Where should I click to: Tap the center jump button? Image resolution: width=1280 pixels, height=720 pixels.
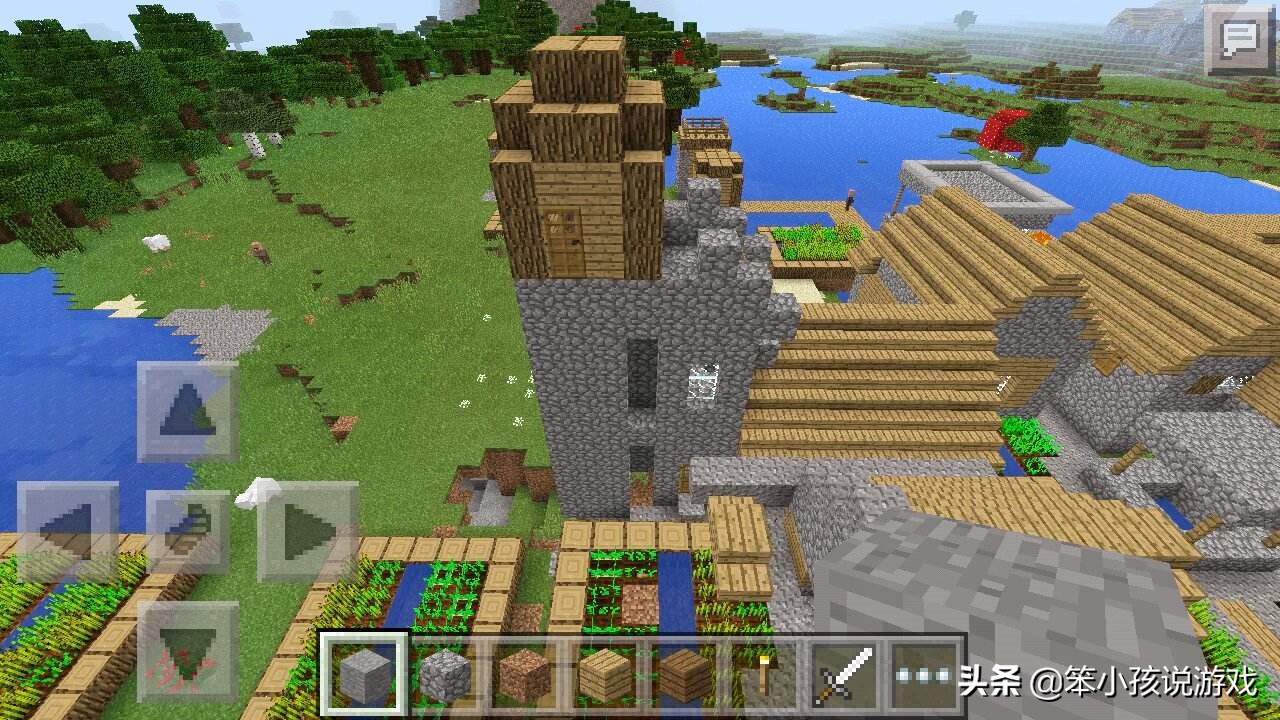[x=187, y=531]
